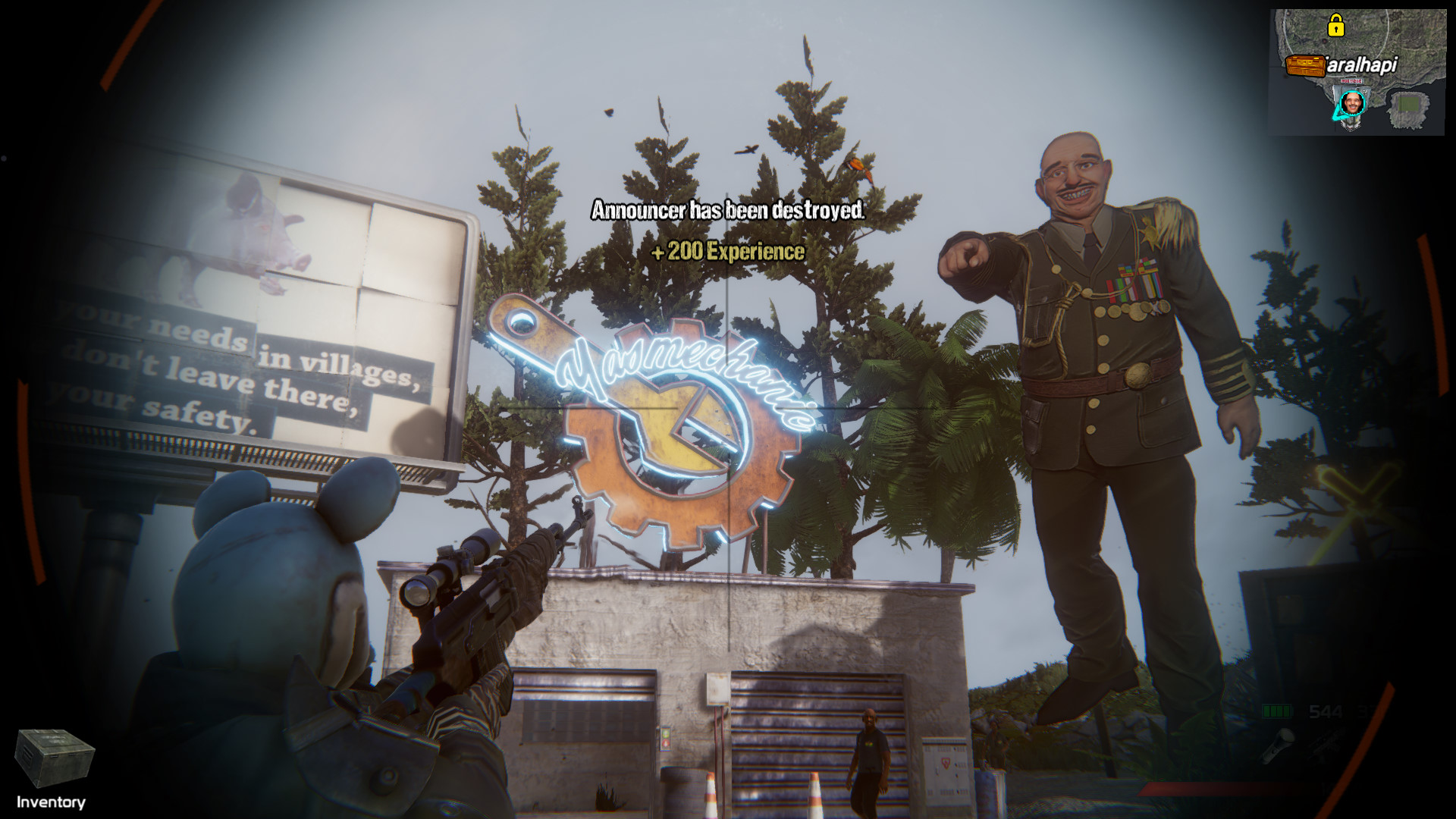Image resolution: width=1456 pixels, height=819 pixels.
Task: Select the treasure chest icon on the minimap
Action: [x=1306, y=64]
